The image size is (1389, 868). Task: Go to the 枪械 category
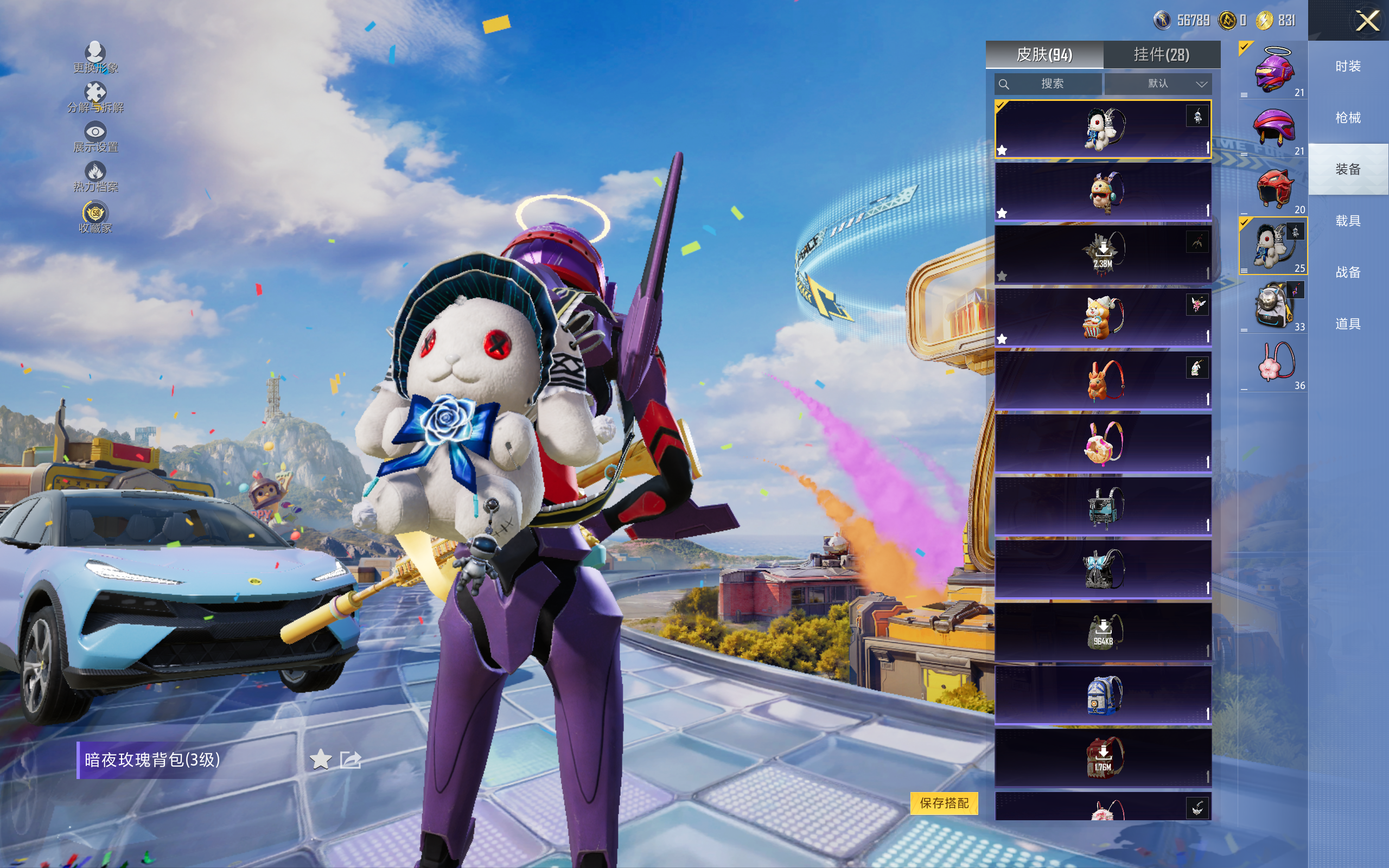point(1348,118)
